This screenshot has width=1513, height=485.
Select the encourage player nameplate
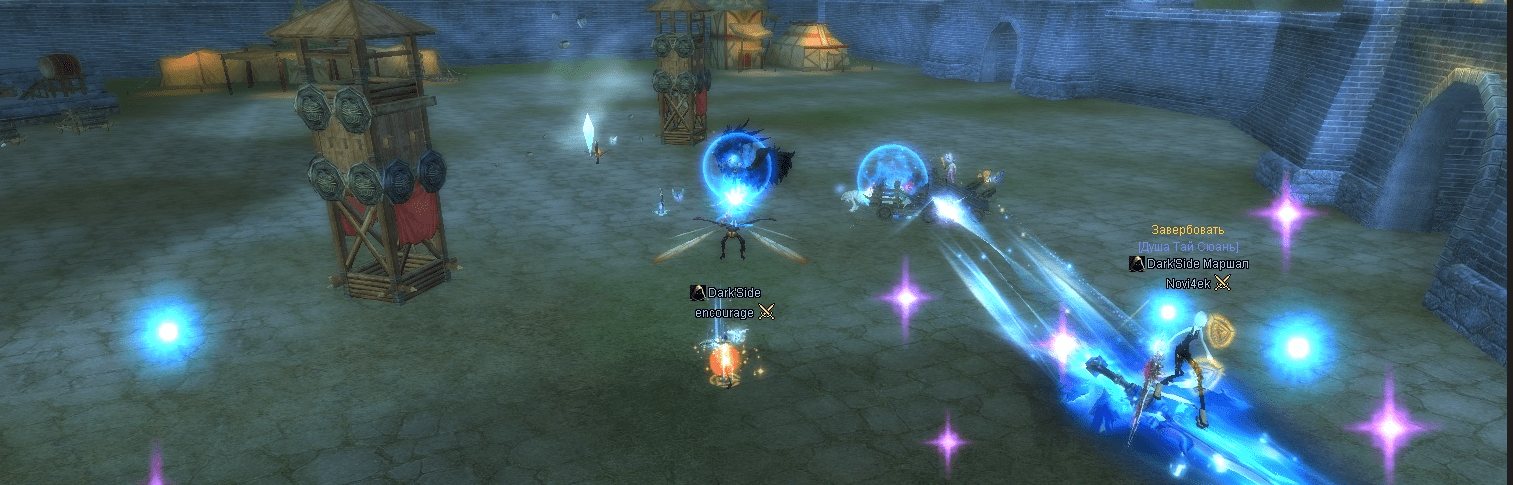tap(725, 313)
